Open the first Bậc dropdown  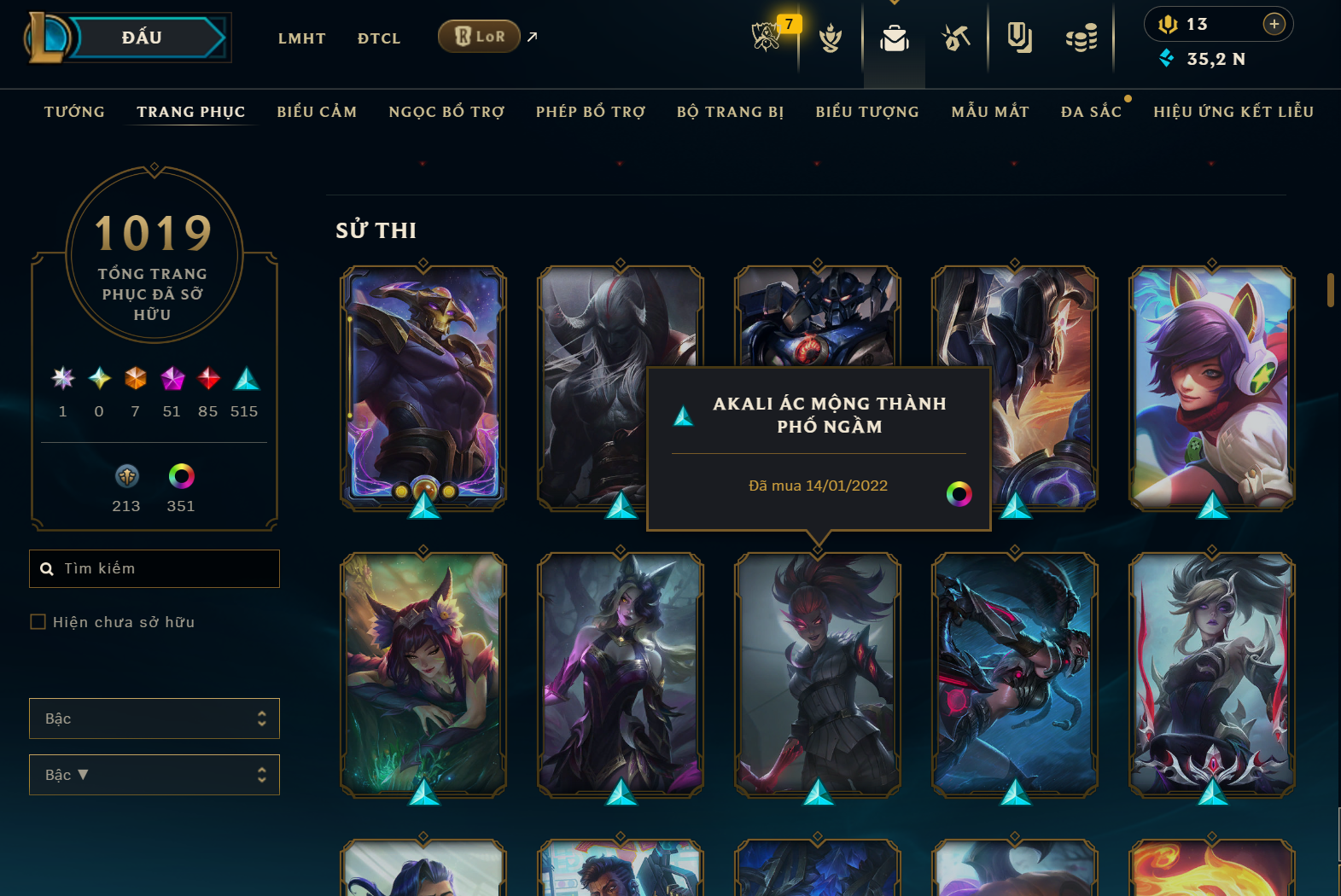click(x=155, y=719)
